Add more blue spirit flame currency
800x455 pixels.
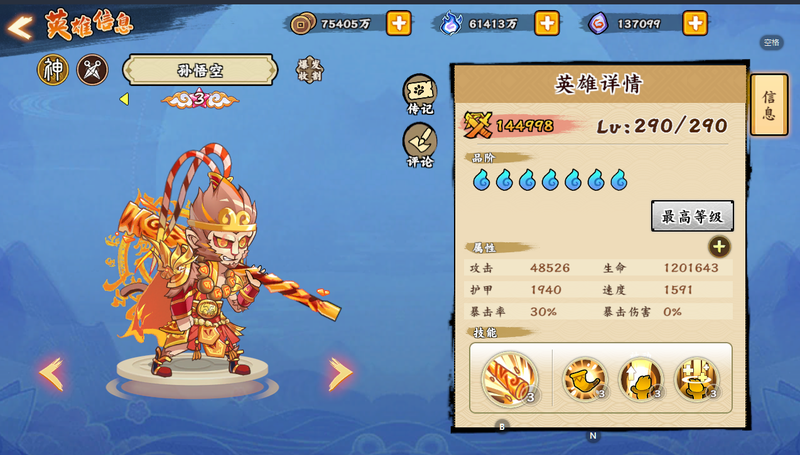click(x=547, y=23)
